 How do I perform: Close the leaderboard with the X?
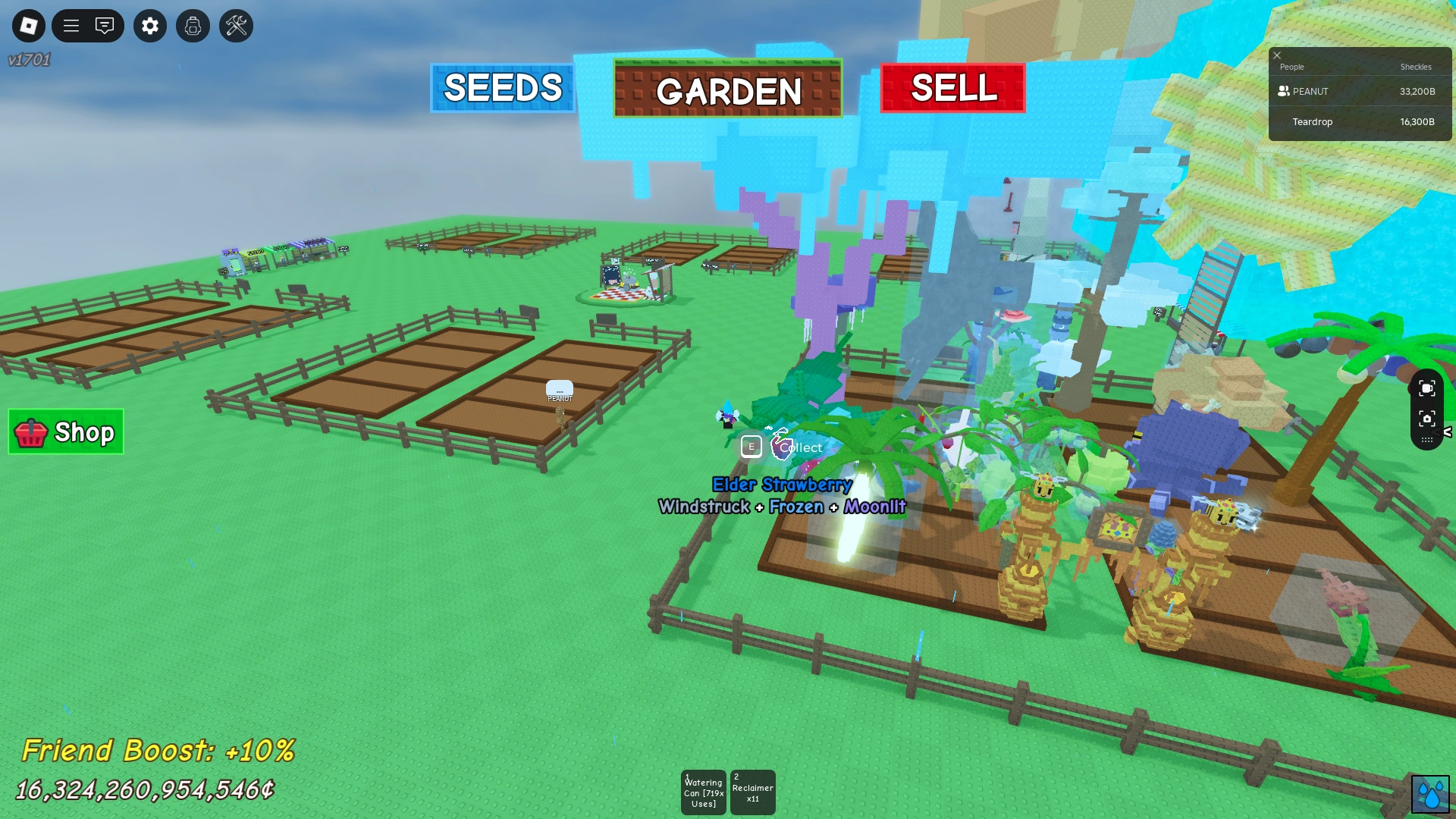(1277, 55)
